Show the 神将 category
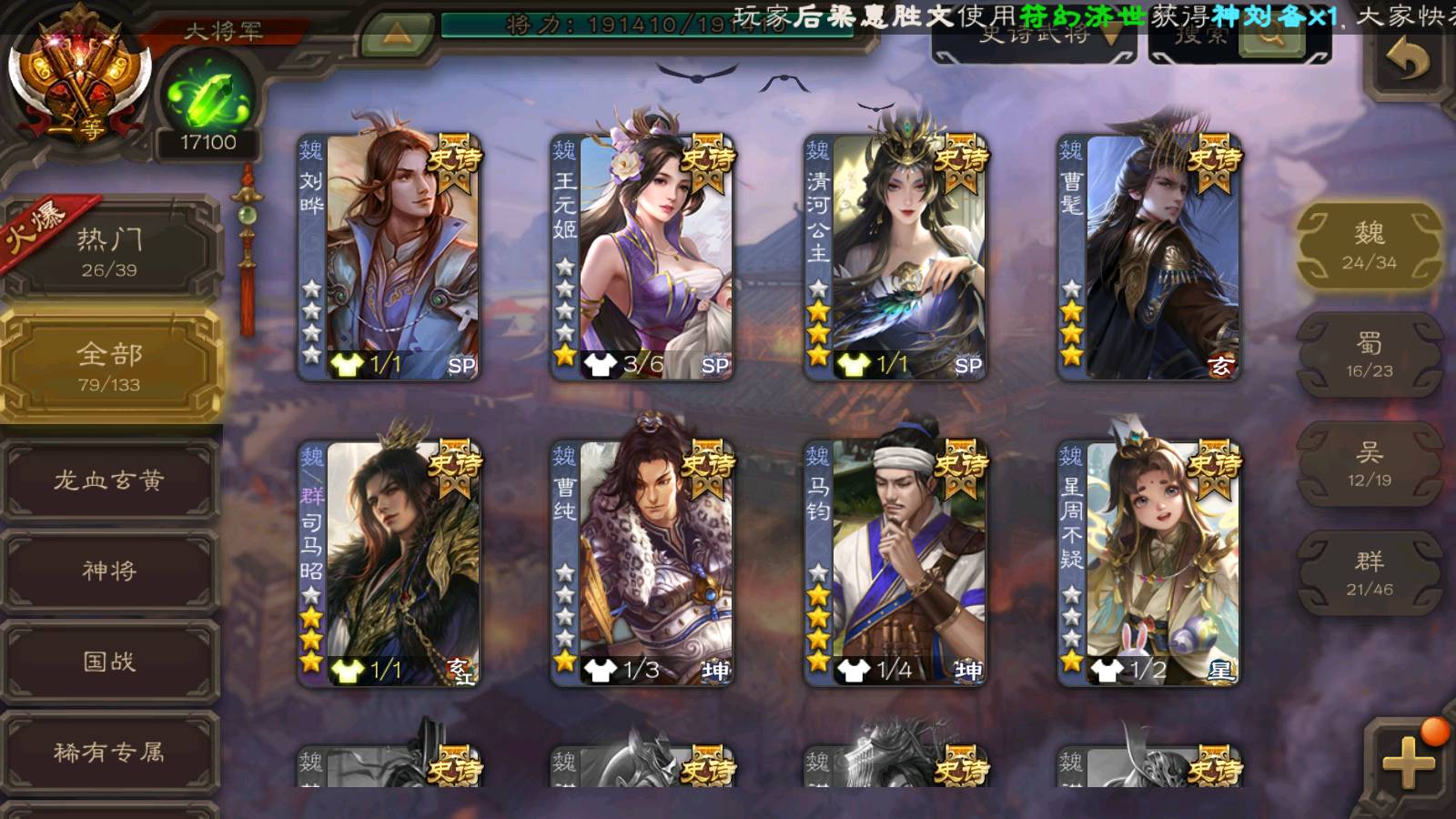Image resolution: width=1456 pixels, height=819 pixels. pos(110,571)
